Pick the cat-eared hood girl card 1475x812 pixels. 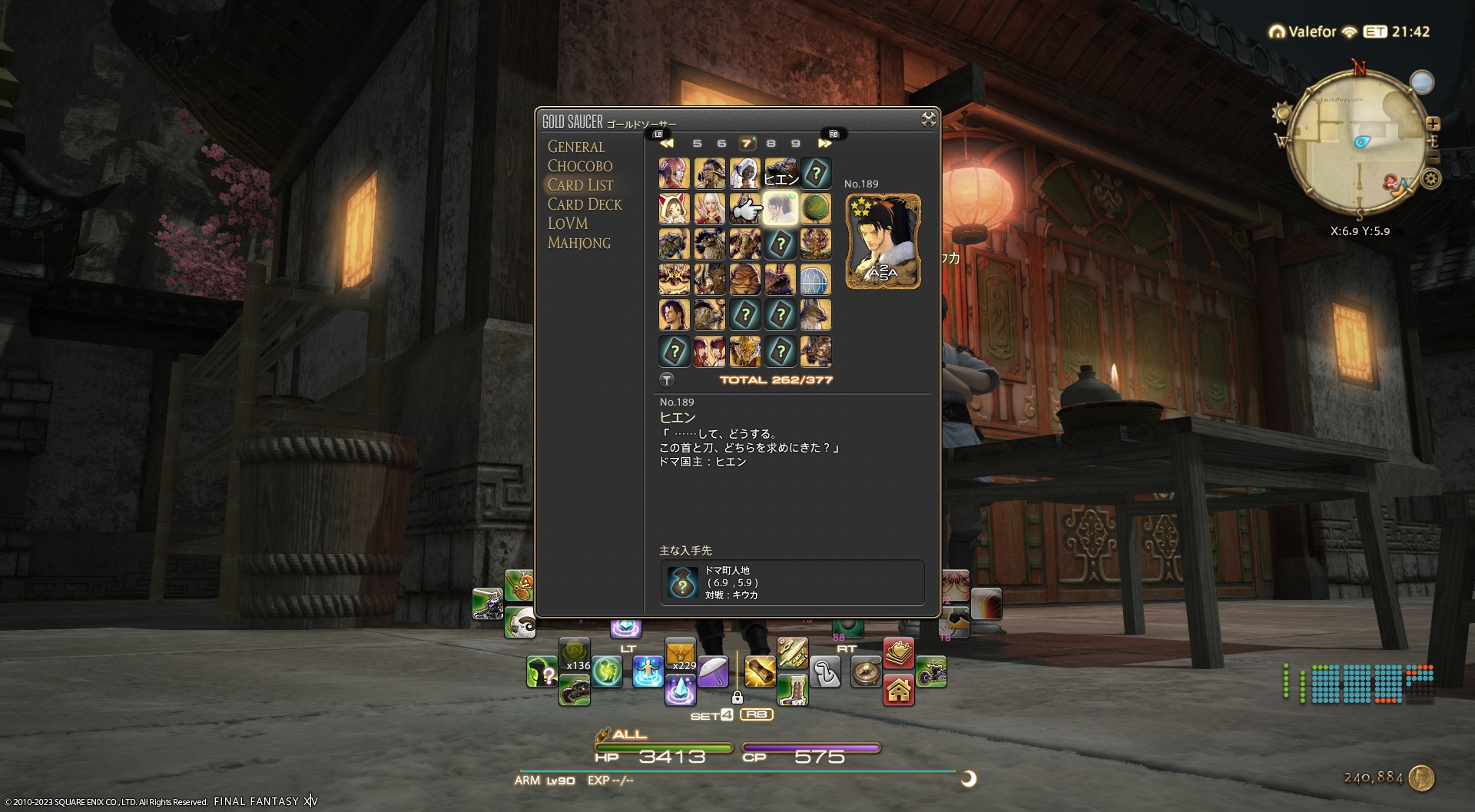point(674,208)
